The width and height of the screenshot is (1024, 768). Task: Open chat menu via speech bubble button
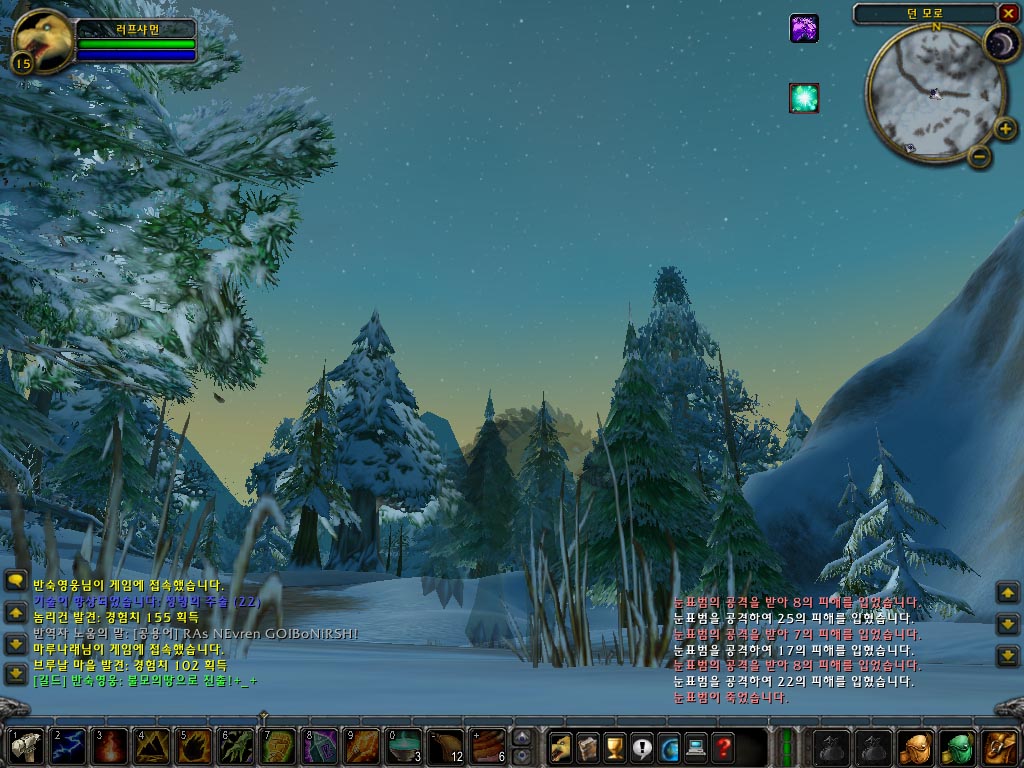[15, 580]
